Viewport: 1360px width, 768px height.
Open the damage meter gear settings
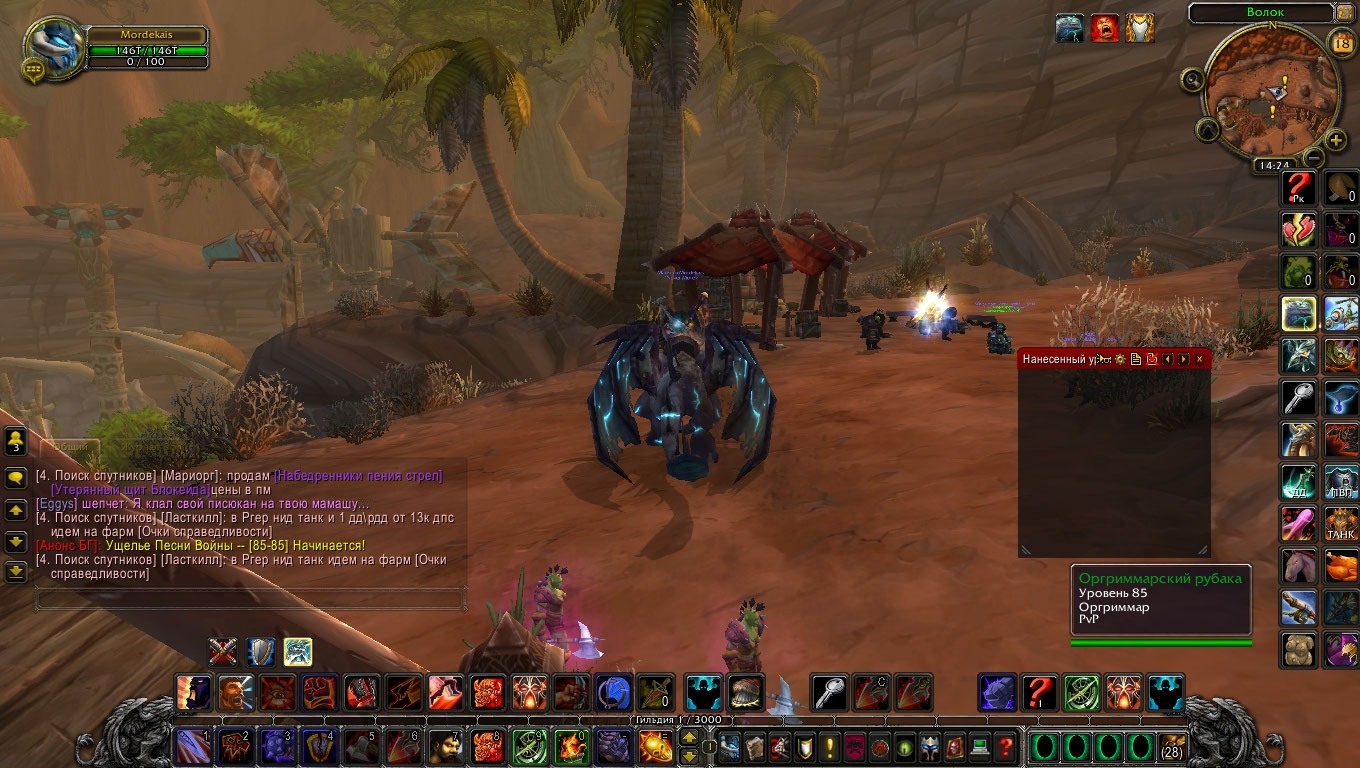[x=1120, y=359]
